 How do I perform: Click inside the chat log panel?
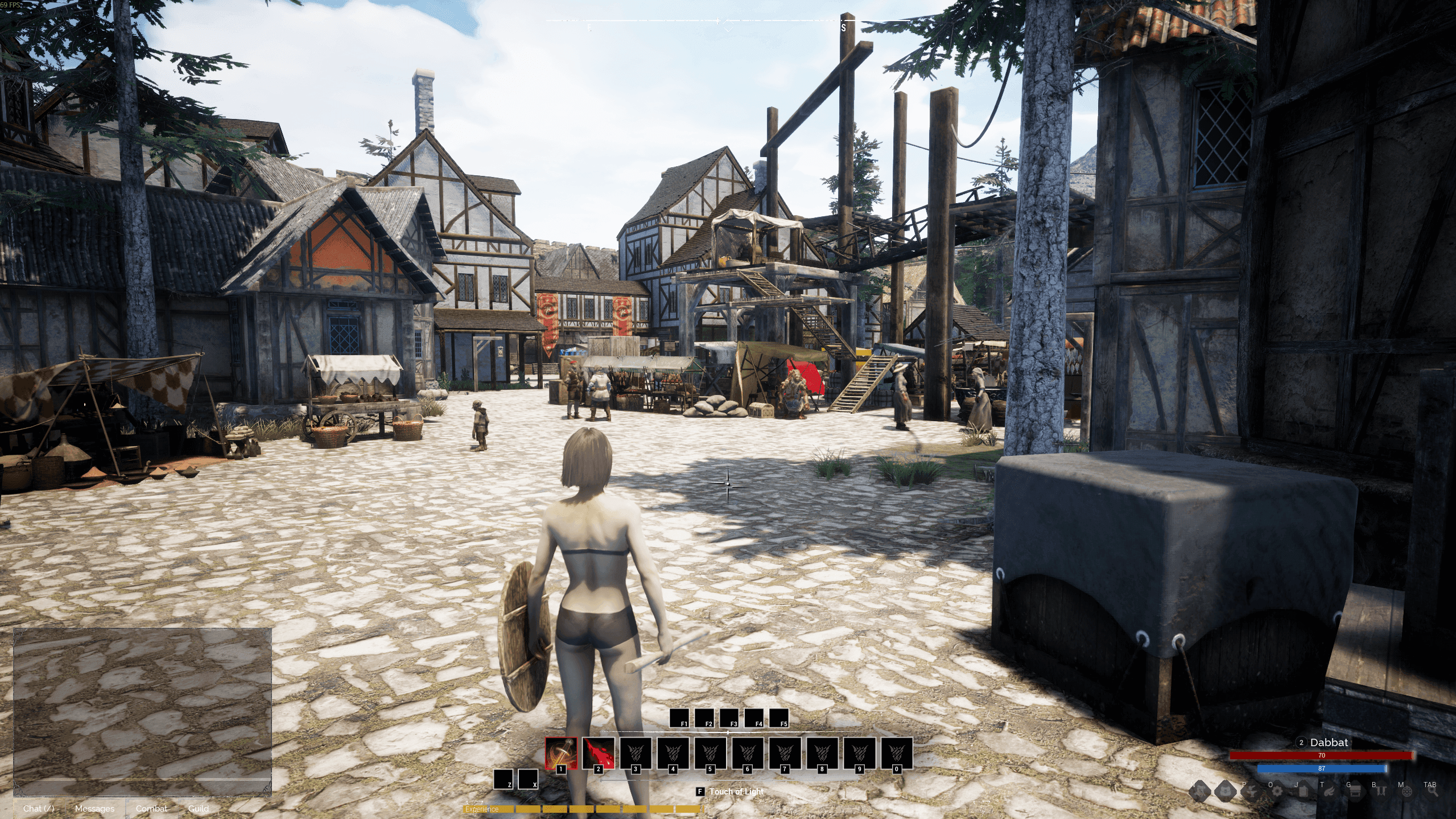(x=142, y=711)
